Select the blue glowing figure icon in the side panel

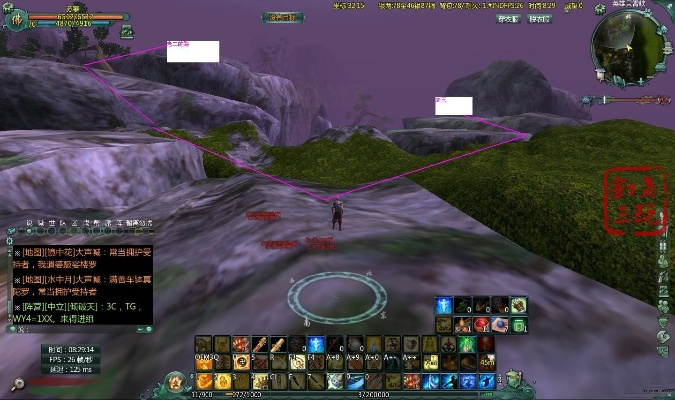[443, 305]
